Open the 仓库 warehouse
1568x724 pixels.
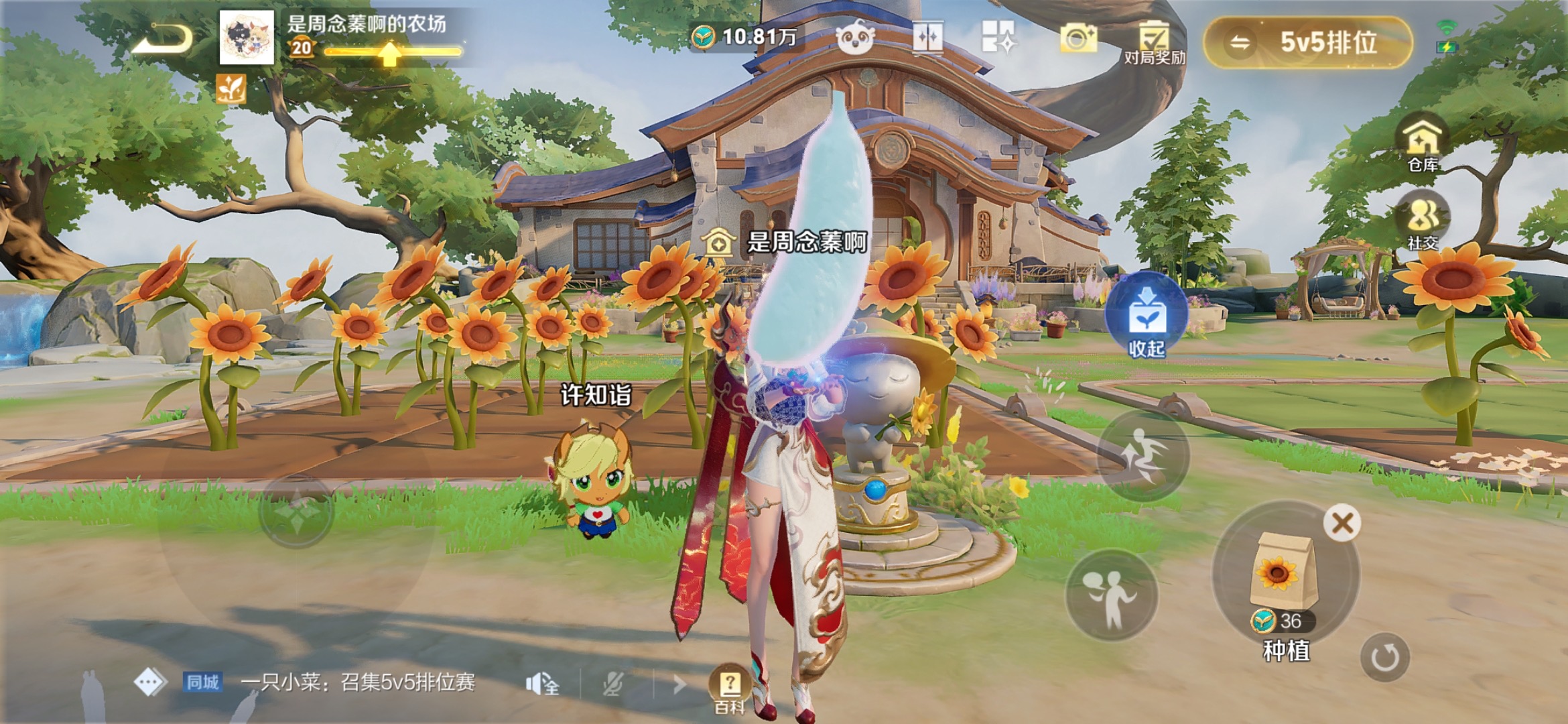coord(1422,143)
